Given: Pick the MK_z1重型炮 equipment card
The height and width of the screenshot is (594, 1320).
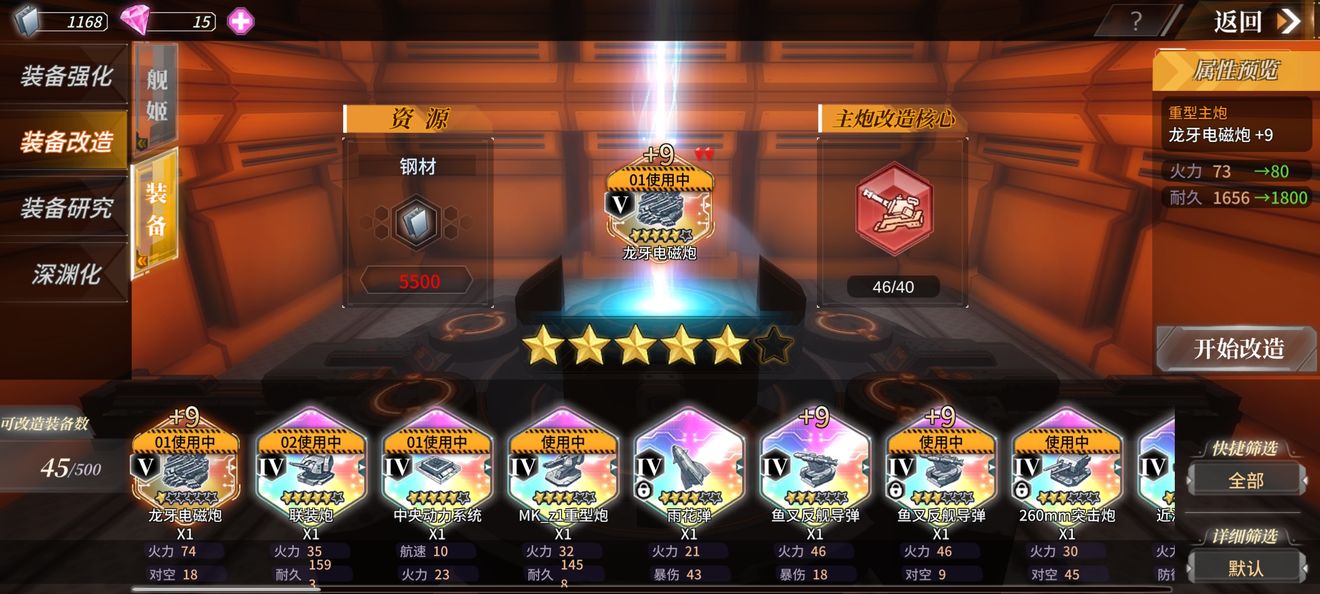Looking at the screenshot, I should click(x=563, y=470).
